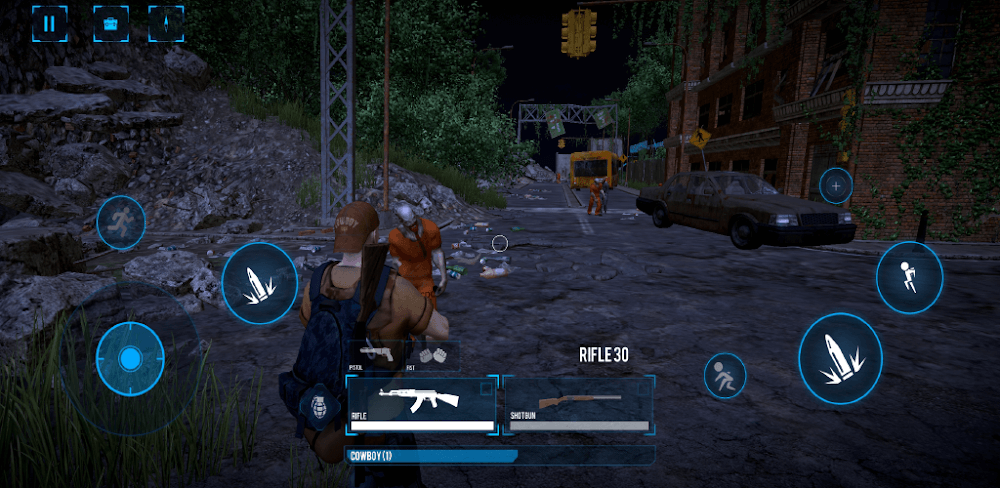
Task: Open the briefcase inventory
Action: pyautogui.click(x=109, y=22)
